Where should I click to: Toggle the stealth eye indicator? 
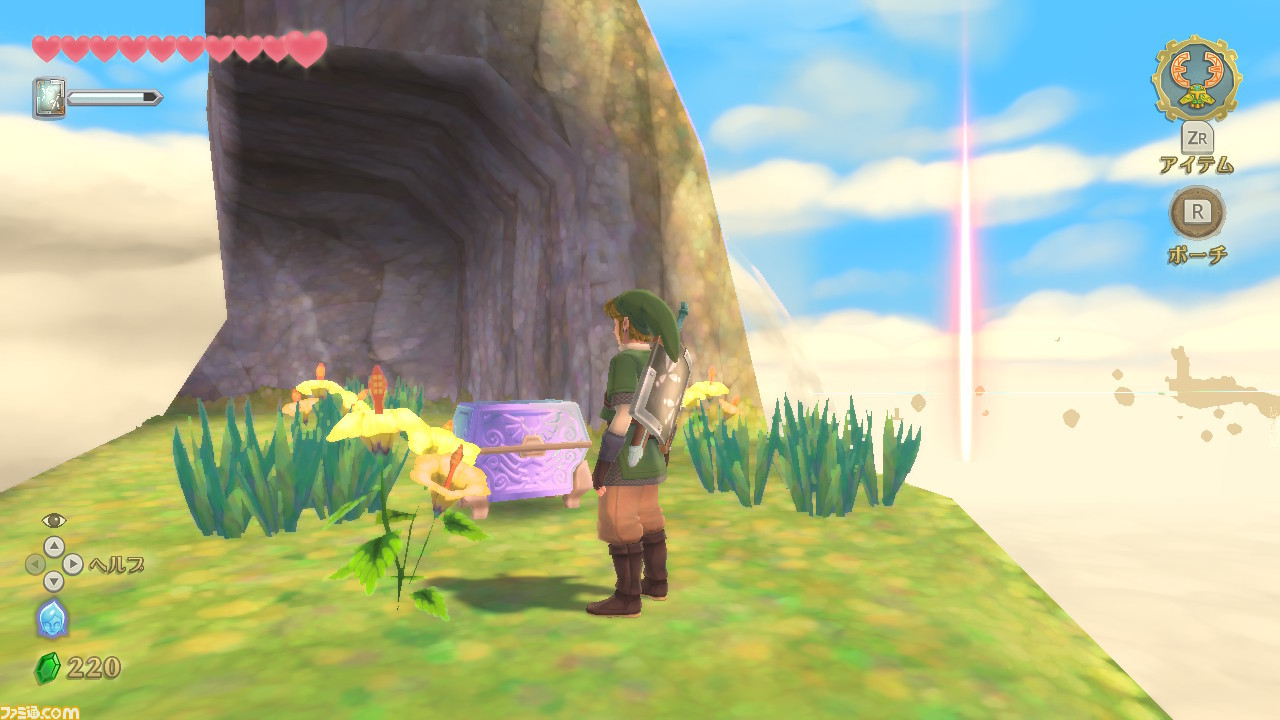[x=55, y=521]
